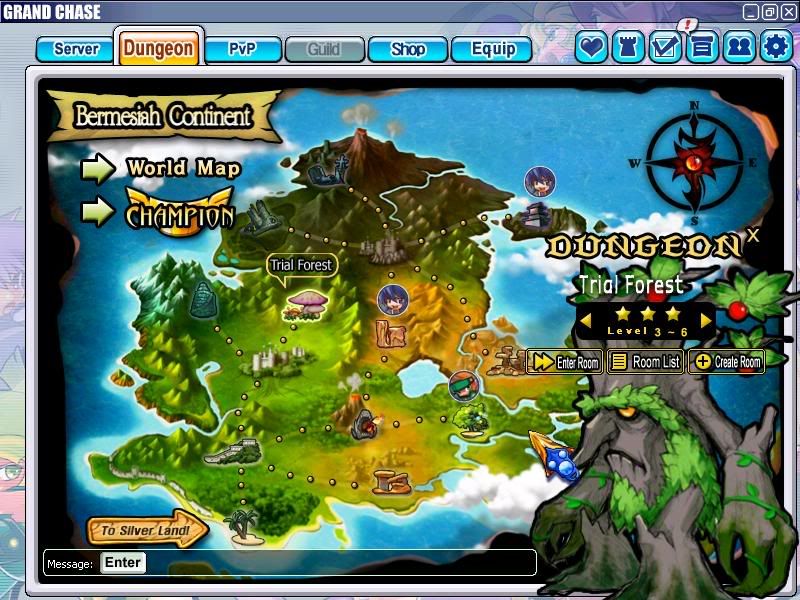Switch to the Server tab
The width and height of the screenshot is (800, 600).
tap(76, 49)
